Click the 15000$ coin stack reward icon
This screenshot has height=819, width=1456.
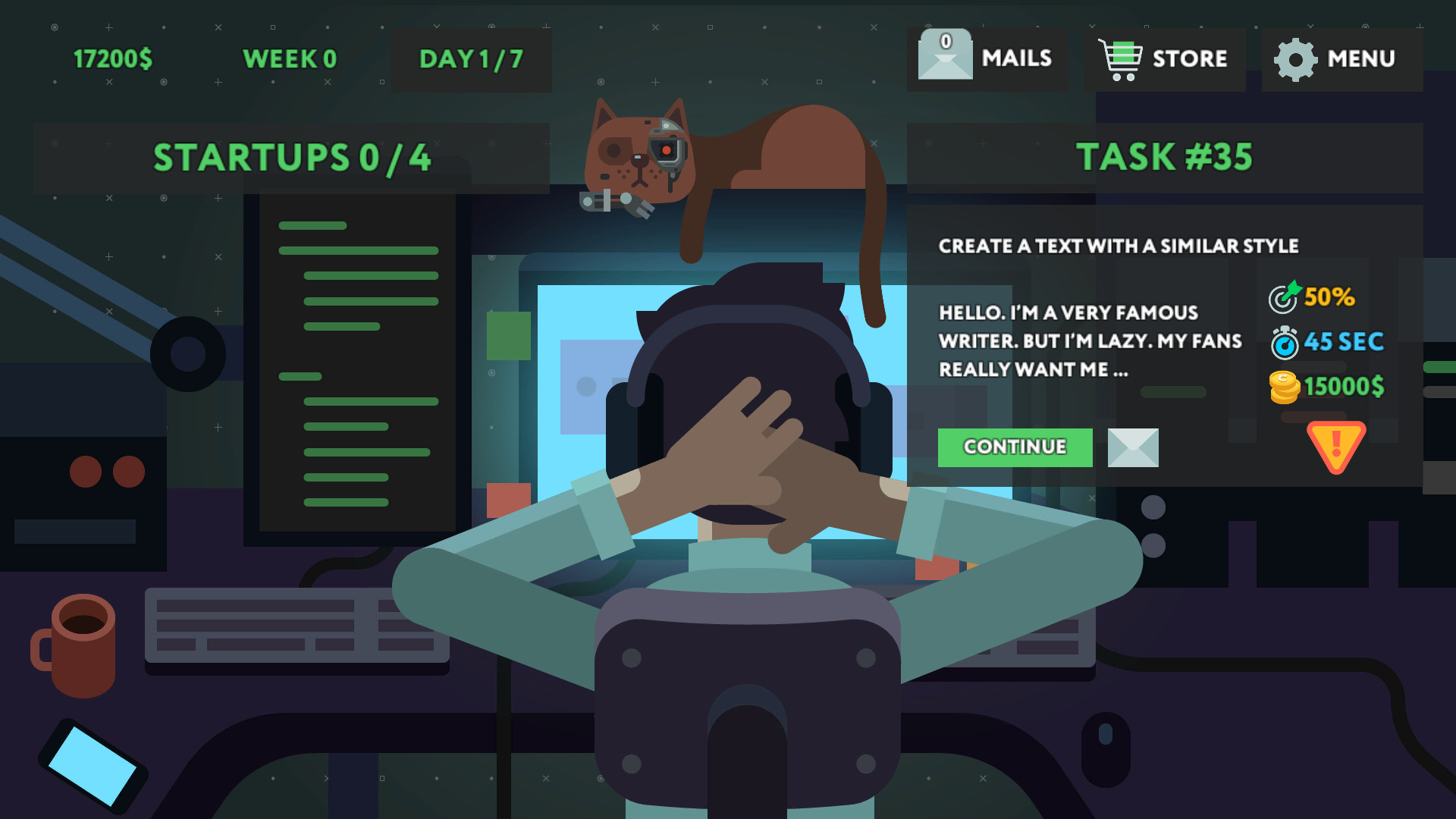1285,388
